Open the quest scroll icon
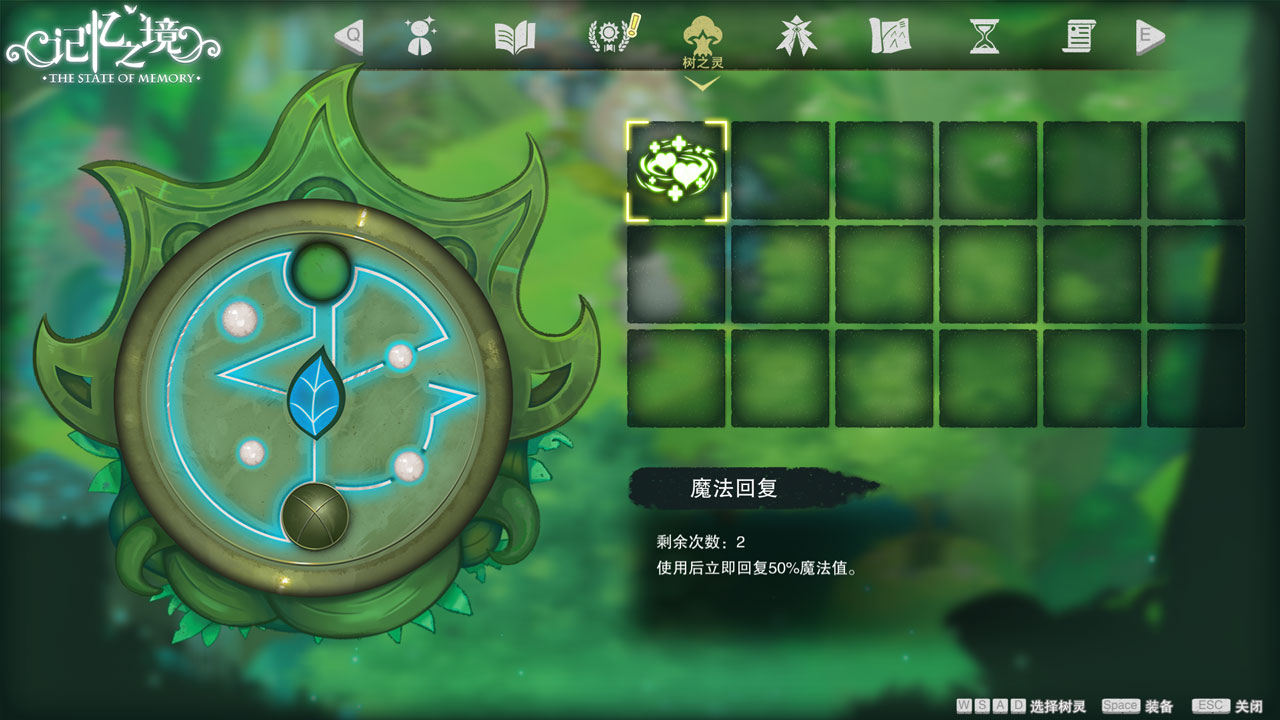The image size is (1280, 720). 1077,36
